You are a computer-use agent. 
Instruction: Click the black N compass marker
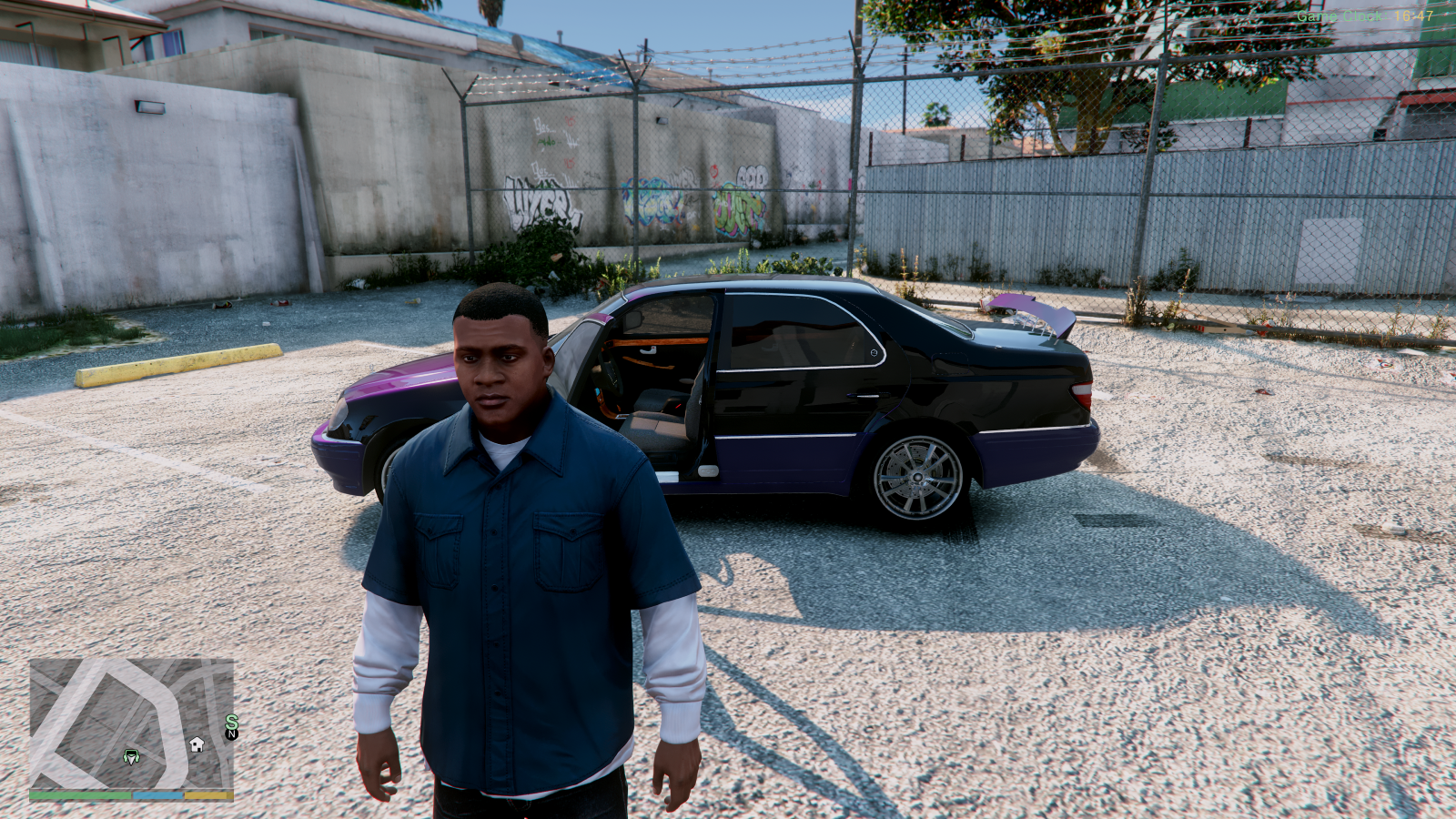point(231,734)
